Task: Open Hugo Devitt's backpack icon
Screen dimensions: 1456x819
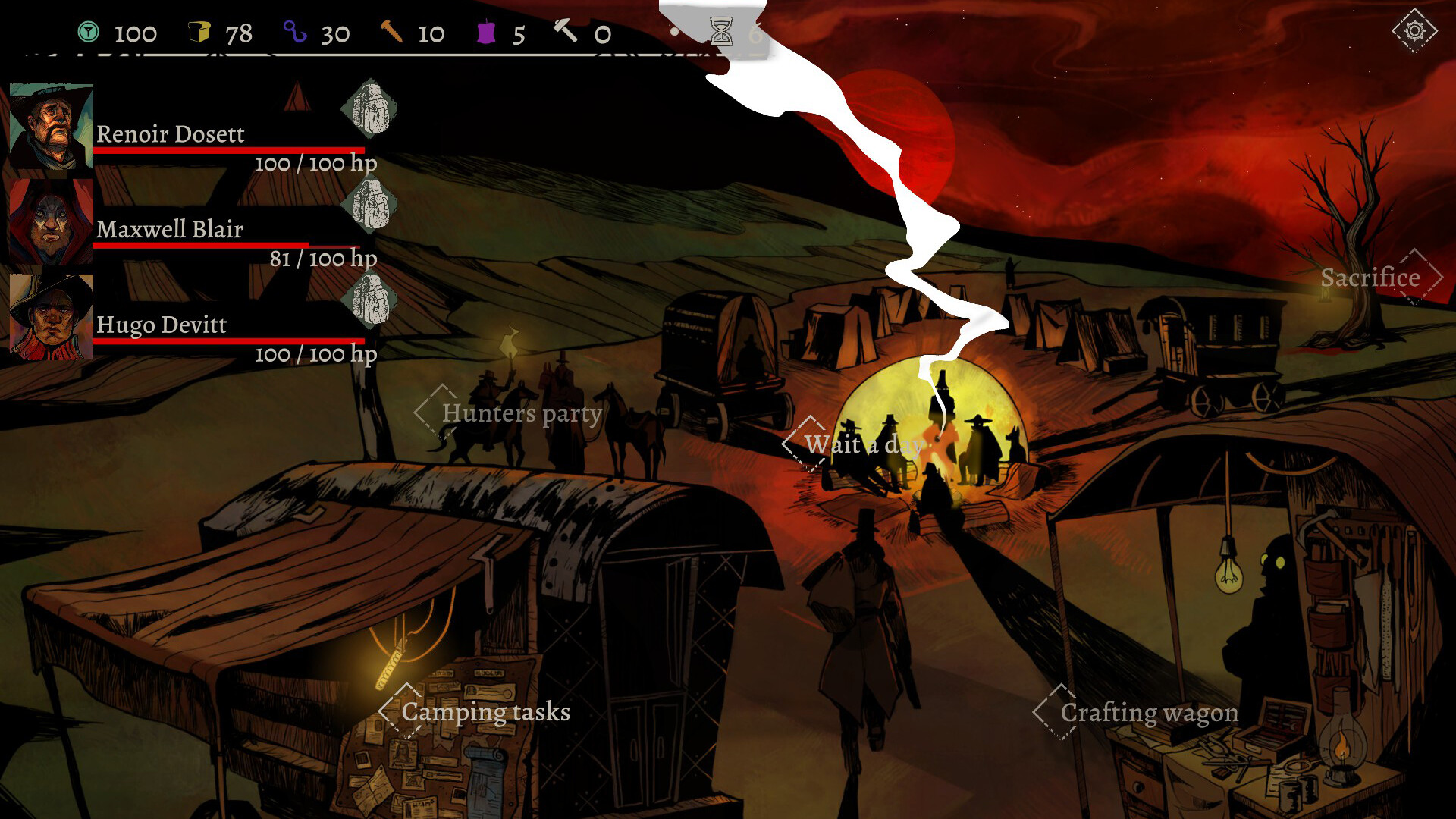Action: (369, 300)
